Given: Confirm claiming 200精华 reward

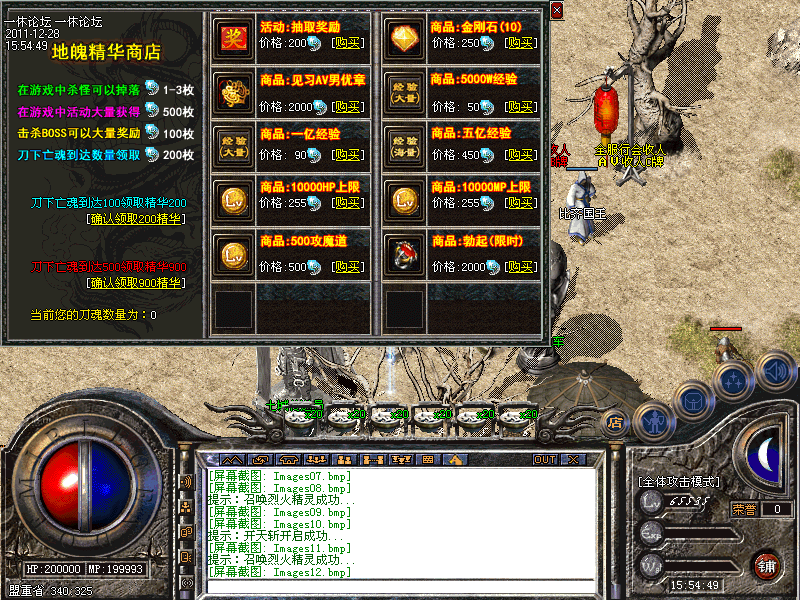Looking at the screenshot, I should tap(136, 219).
